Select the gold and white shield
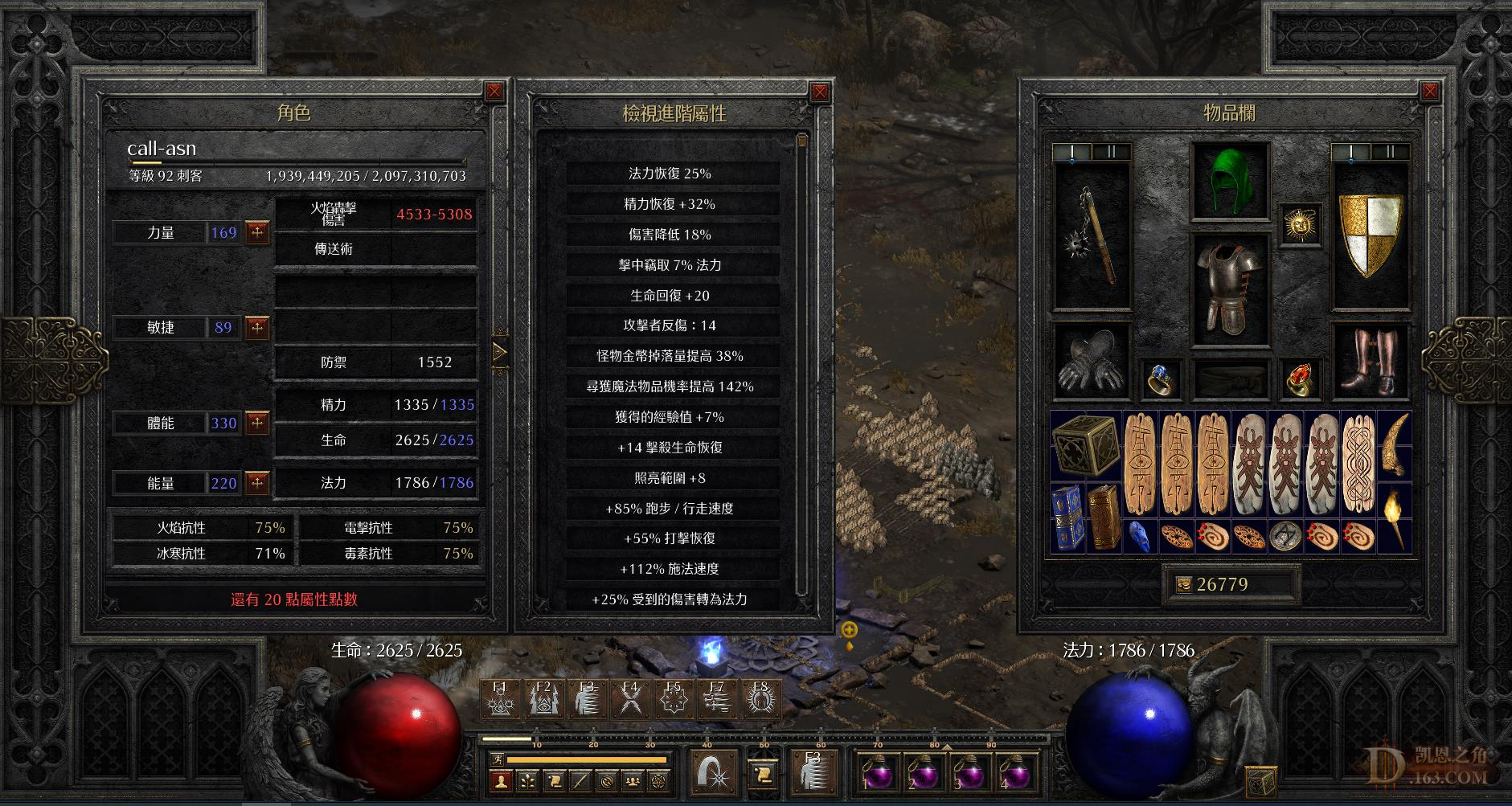The image size is (1512, 806). click(x=1370, y=235)
